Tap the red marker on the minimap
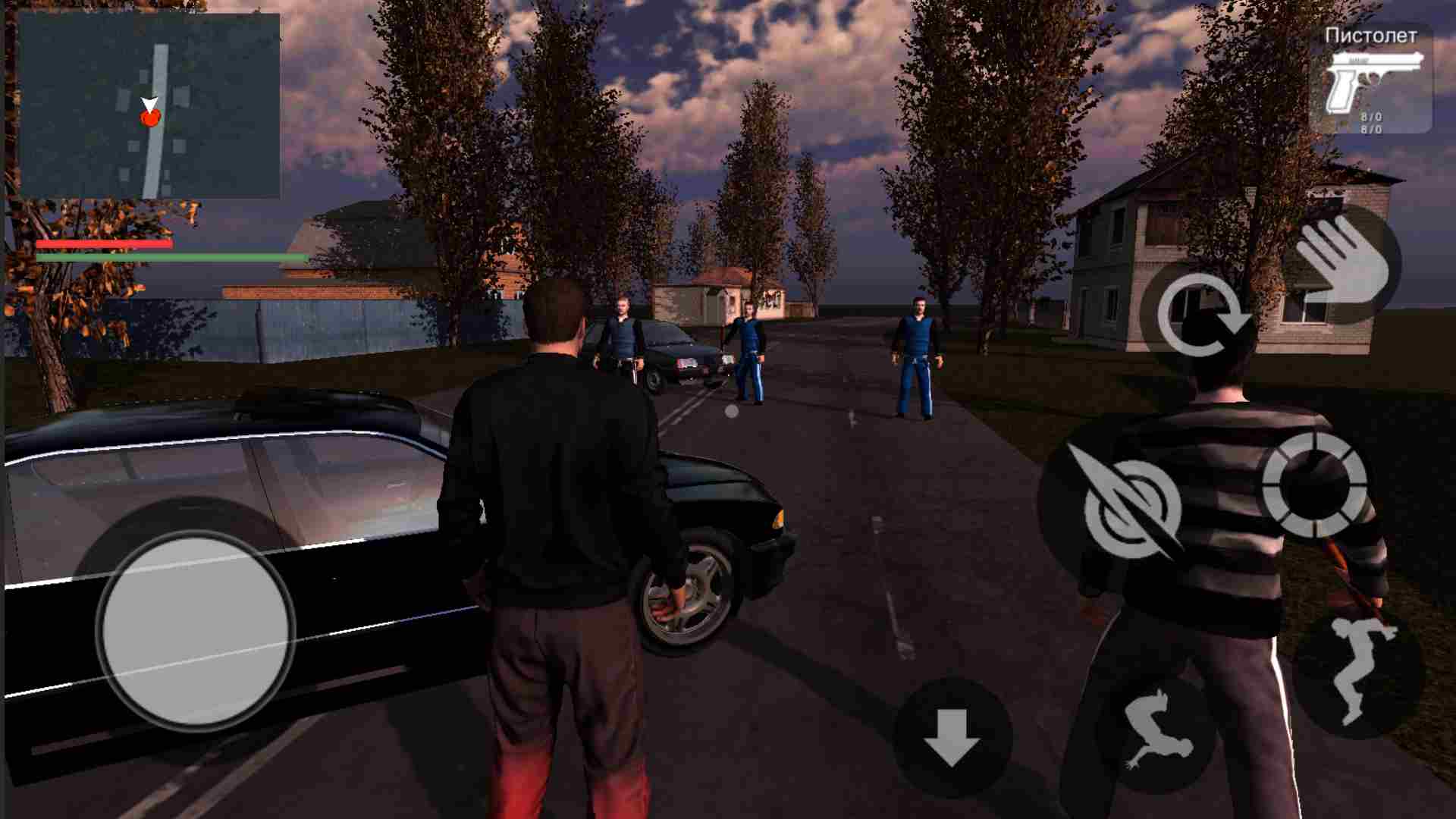1456x819 pixels. coord(151,117)
